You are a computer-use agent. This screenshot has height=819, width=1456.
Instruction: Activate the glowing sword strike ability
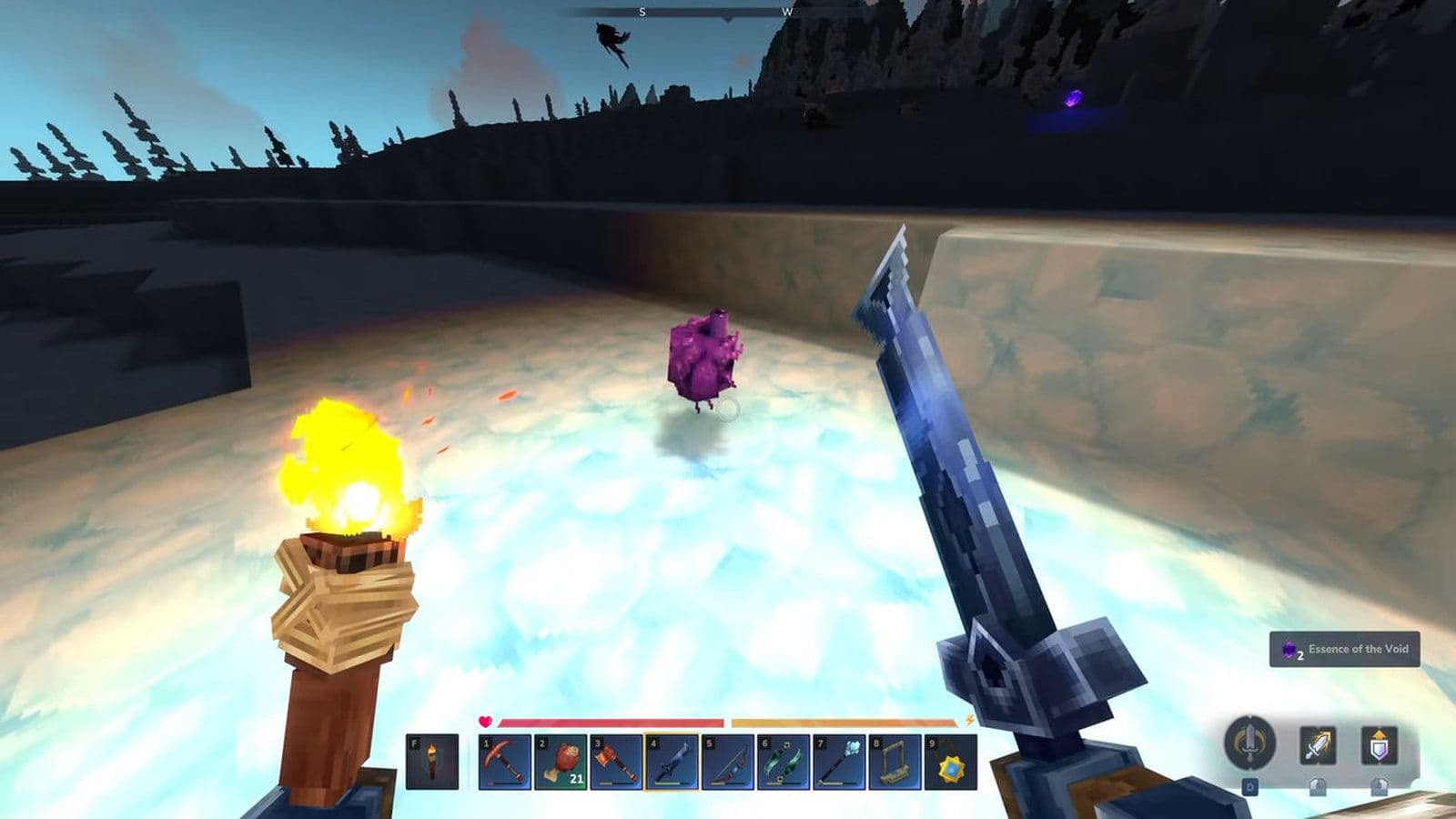tap(1318, 745)
